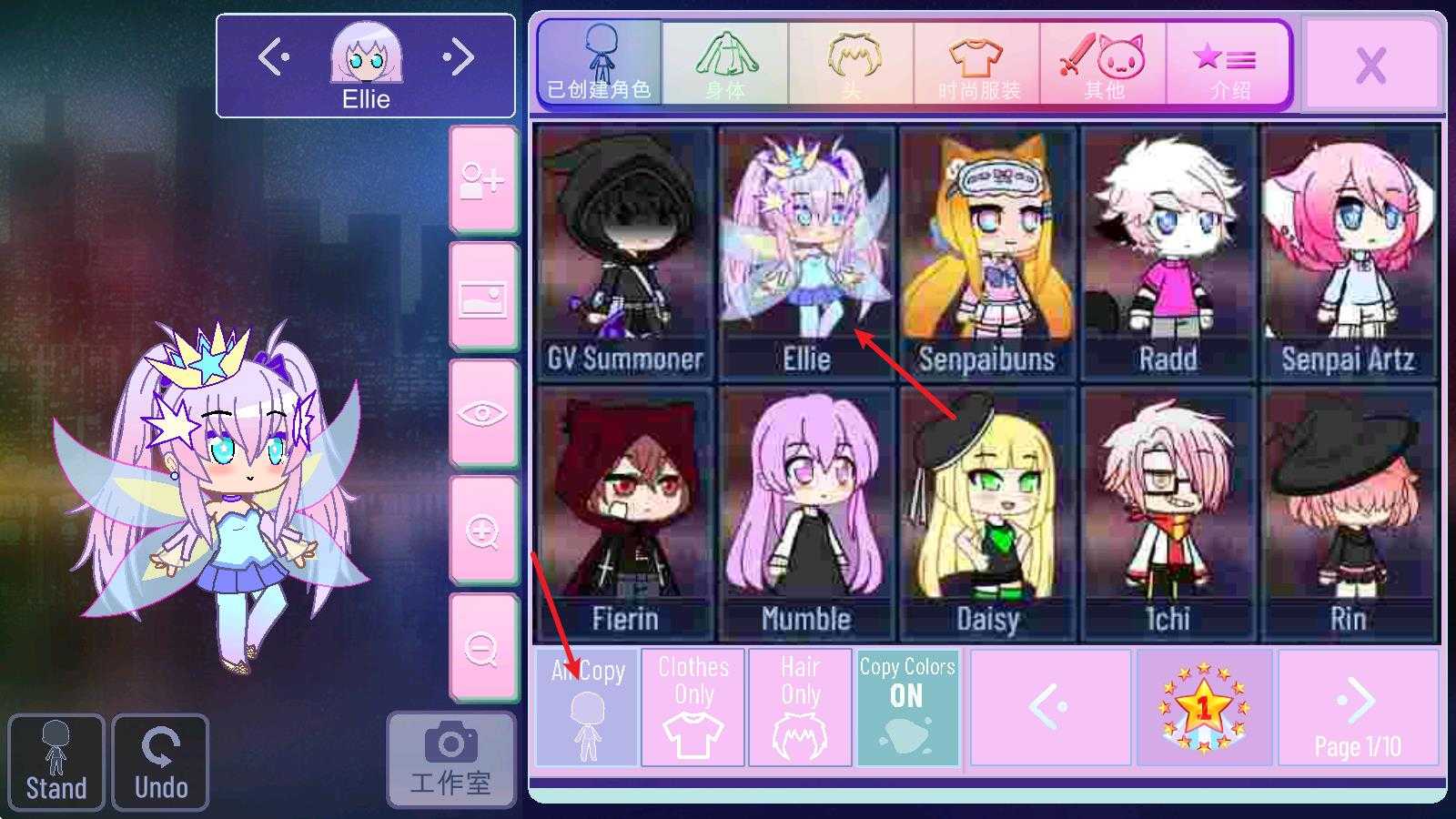Open the 介绍 profile tab
1456x819 pixels.
1228,64
